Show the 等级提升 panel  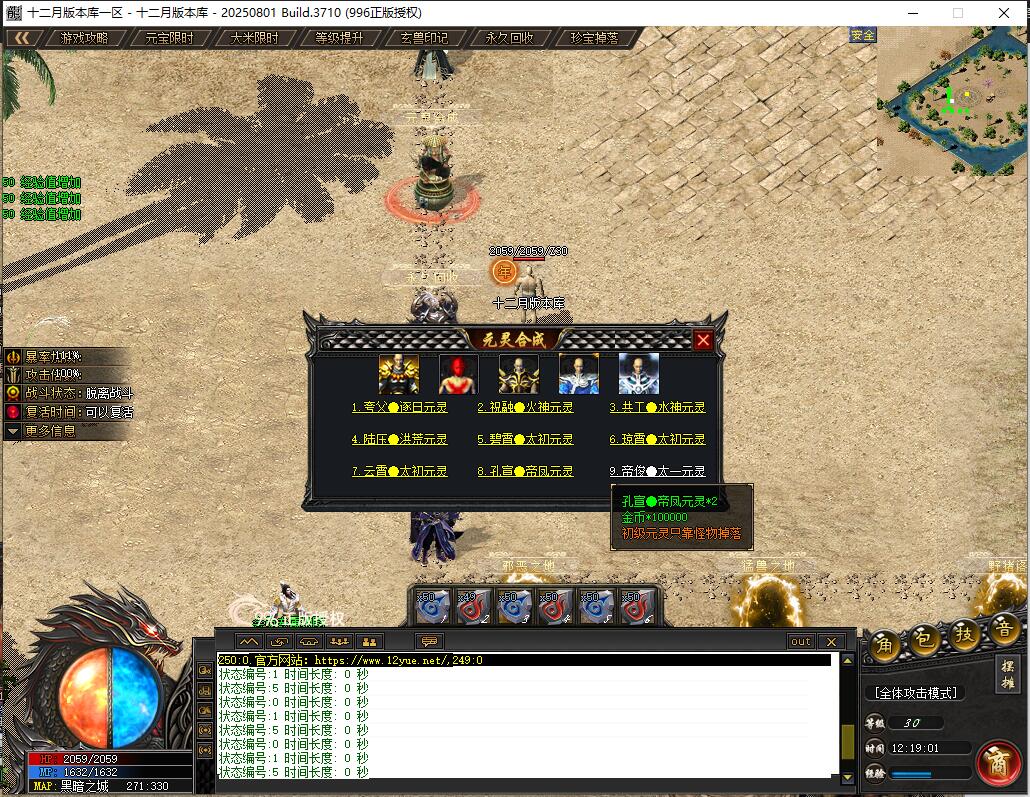click(340, 38)
